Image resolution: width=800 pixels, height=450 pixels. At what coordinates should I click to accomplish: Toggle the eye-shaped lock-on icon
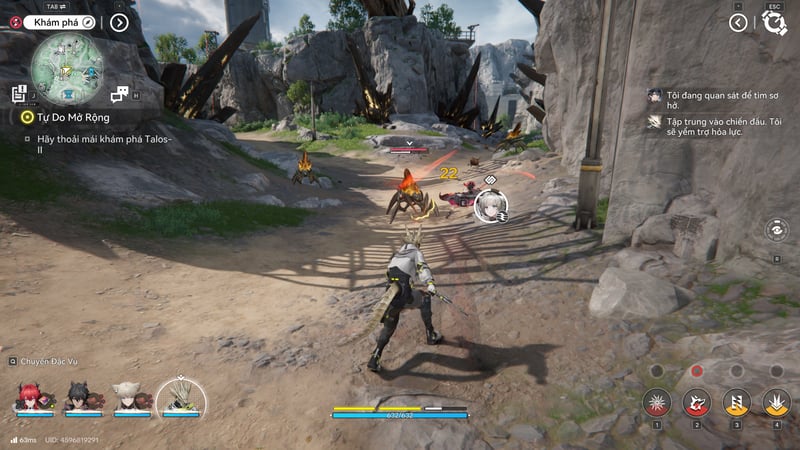point(777,230)
